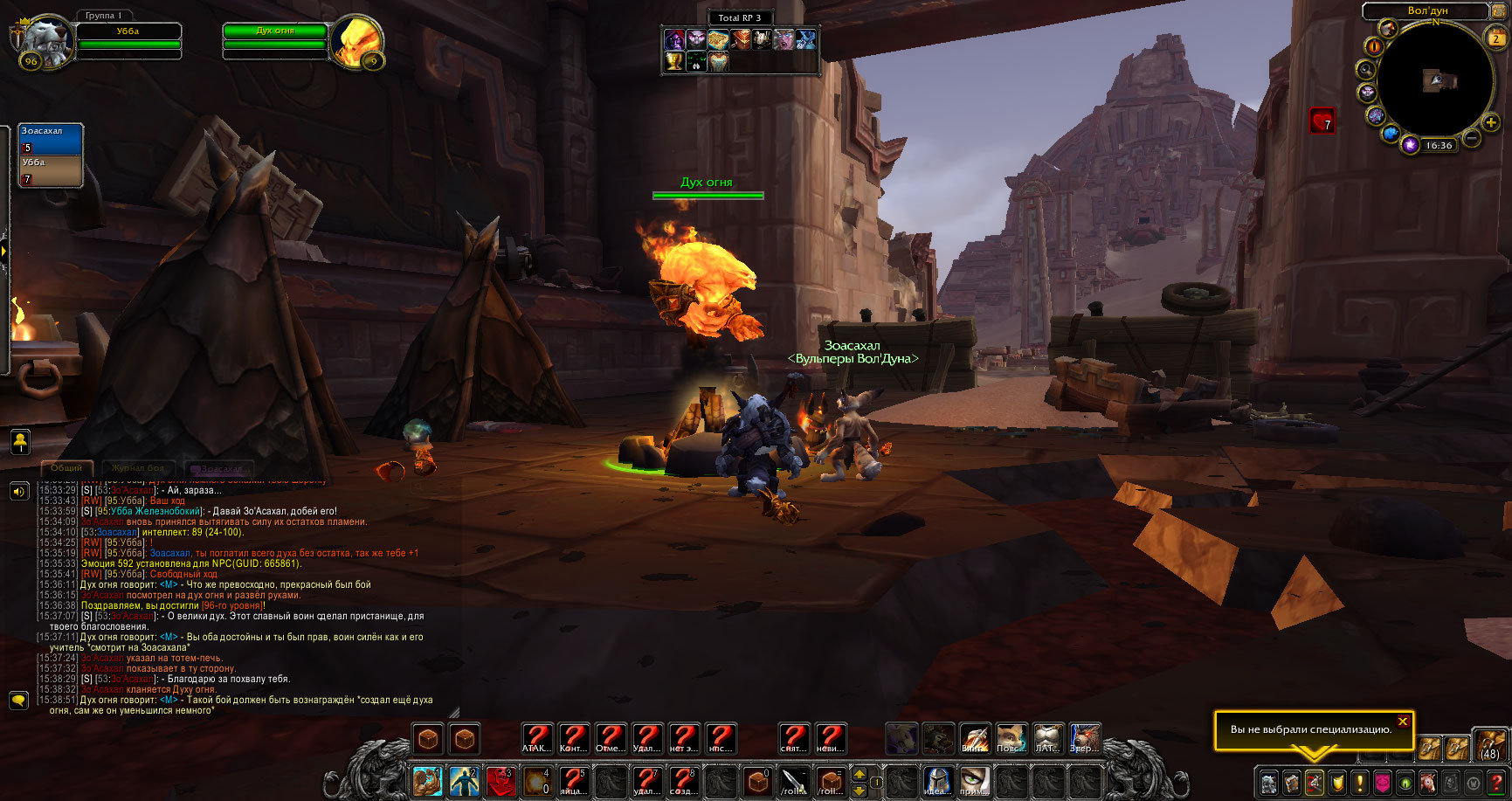This screenshot has width=1512, height=801.
Task: Switch to the Общий chat tab
Action: 66,468
